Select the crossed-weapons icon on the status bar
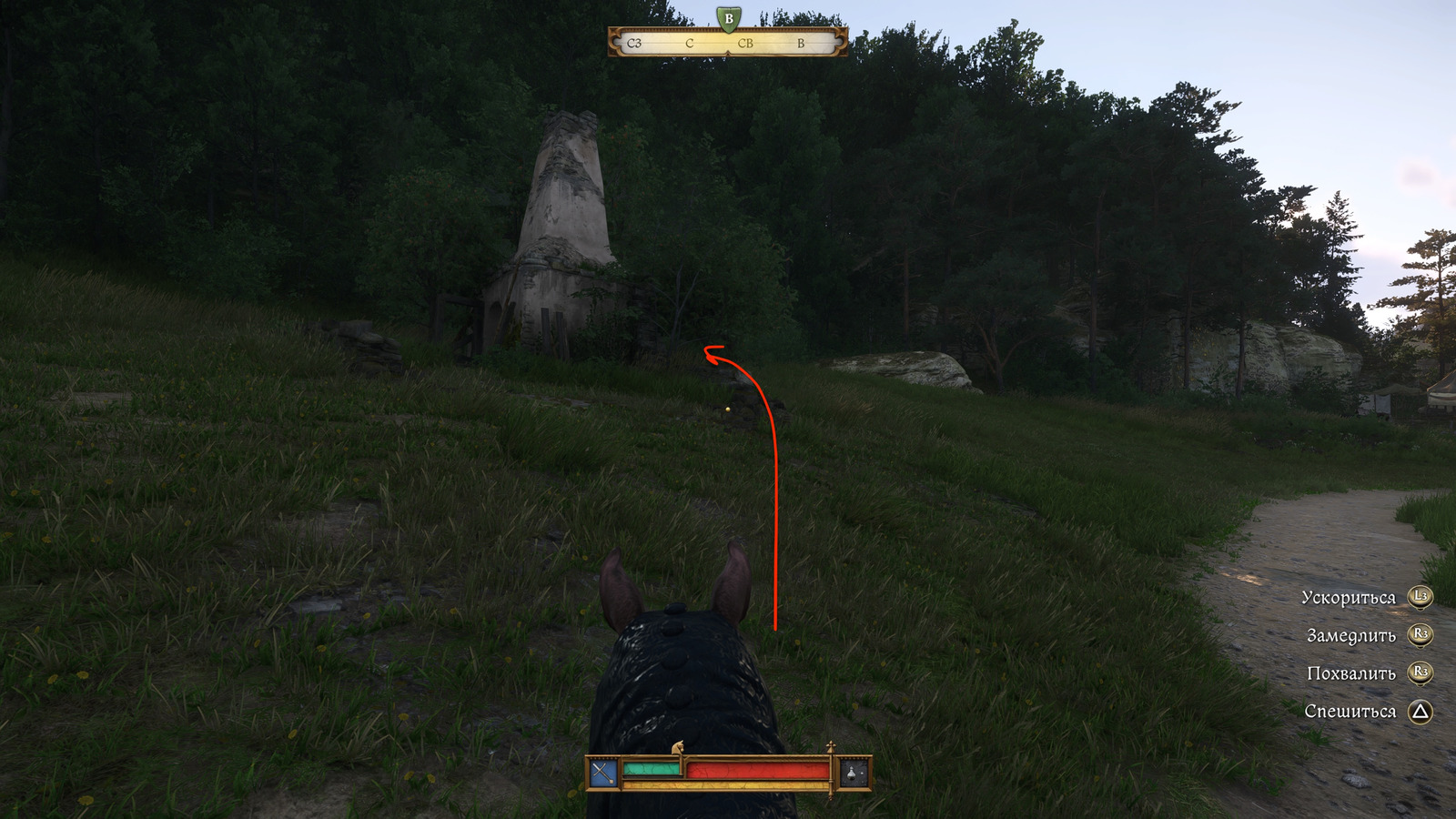 [603, 773]
